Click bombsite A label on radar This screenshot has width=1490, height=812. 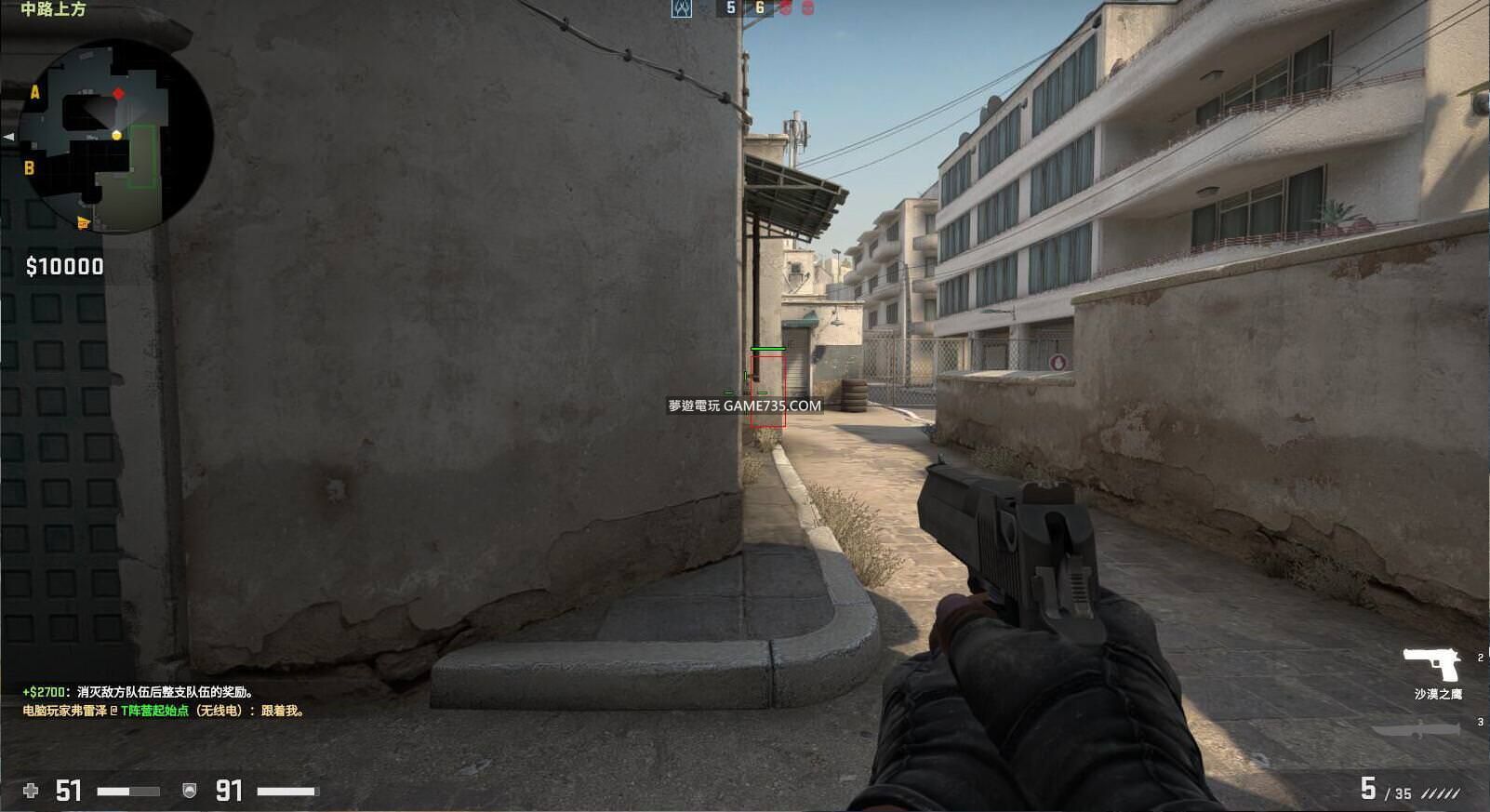35,92
